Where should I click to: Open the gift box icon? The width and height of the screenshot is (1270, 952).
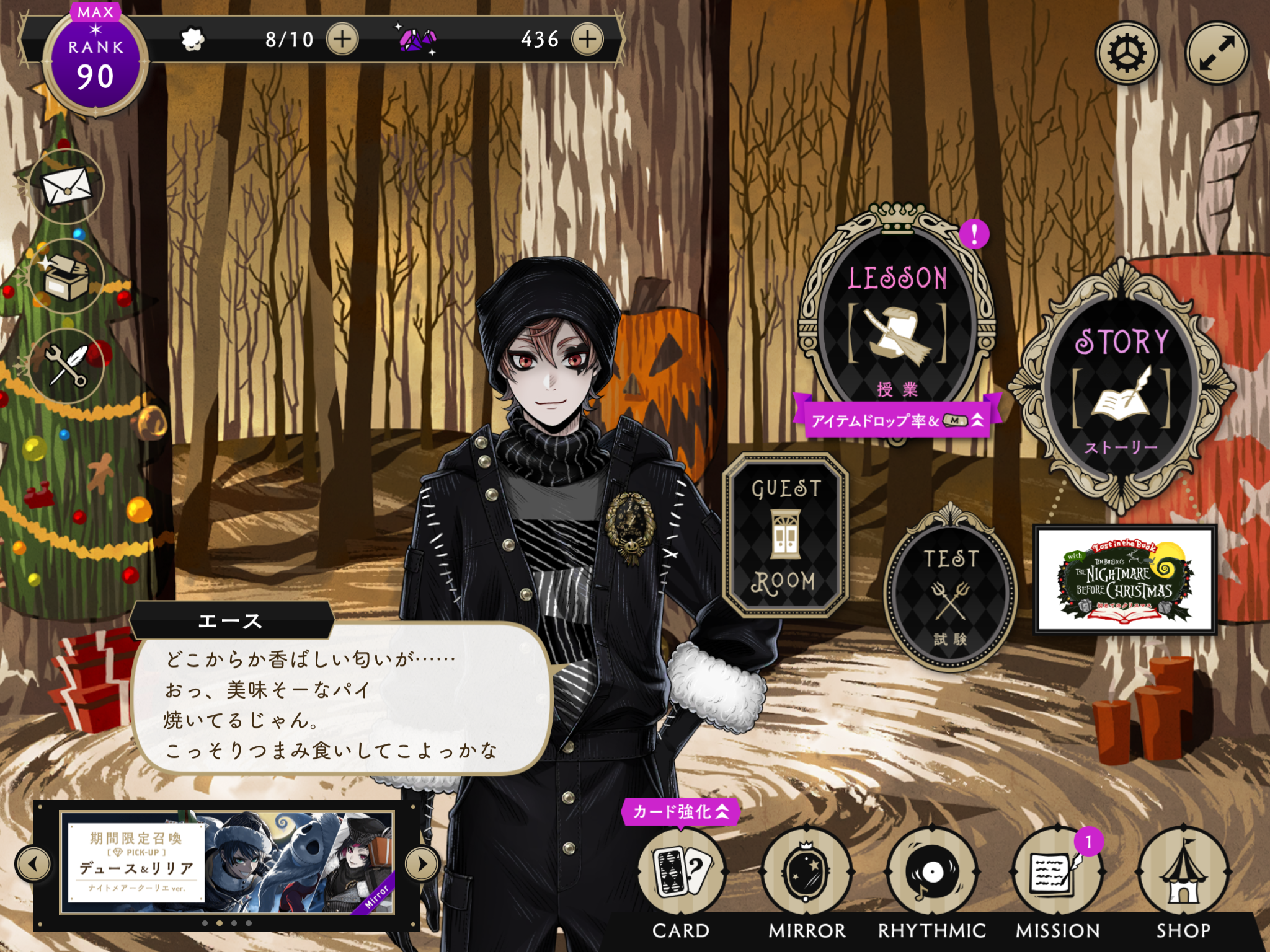66,276
